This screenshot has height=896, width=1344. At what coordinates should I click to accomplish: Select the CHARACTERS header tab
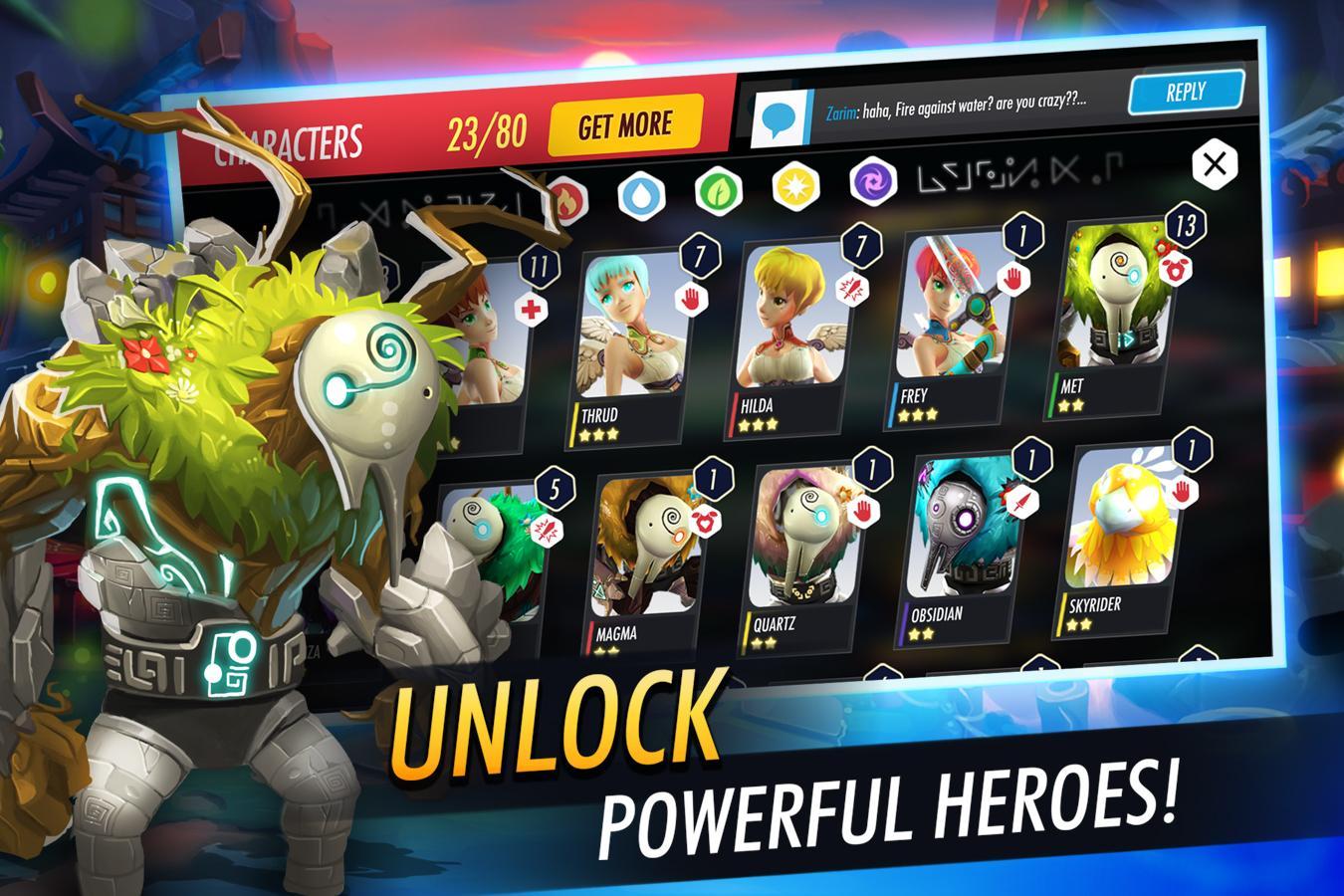tap(289, 140)
